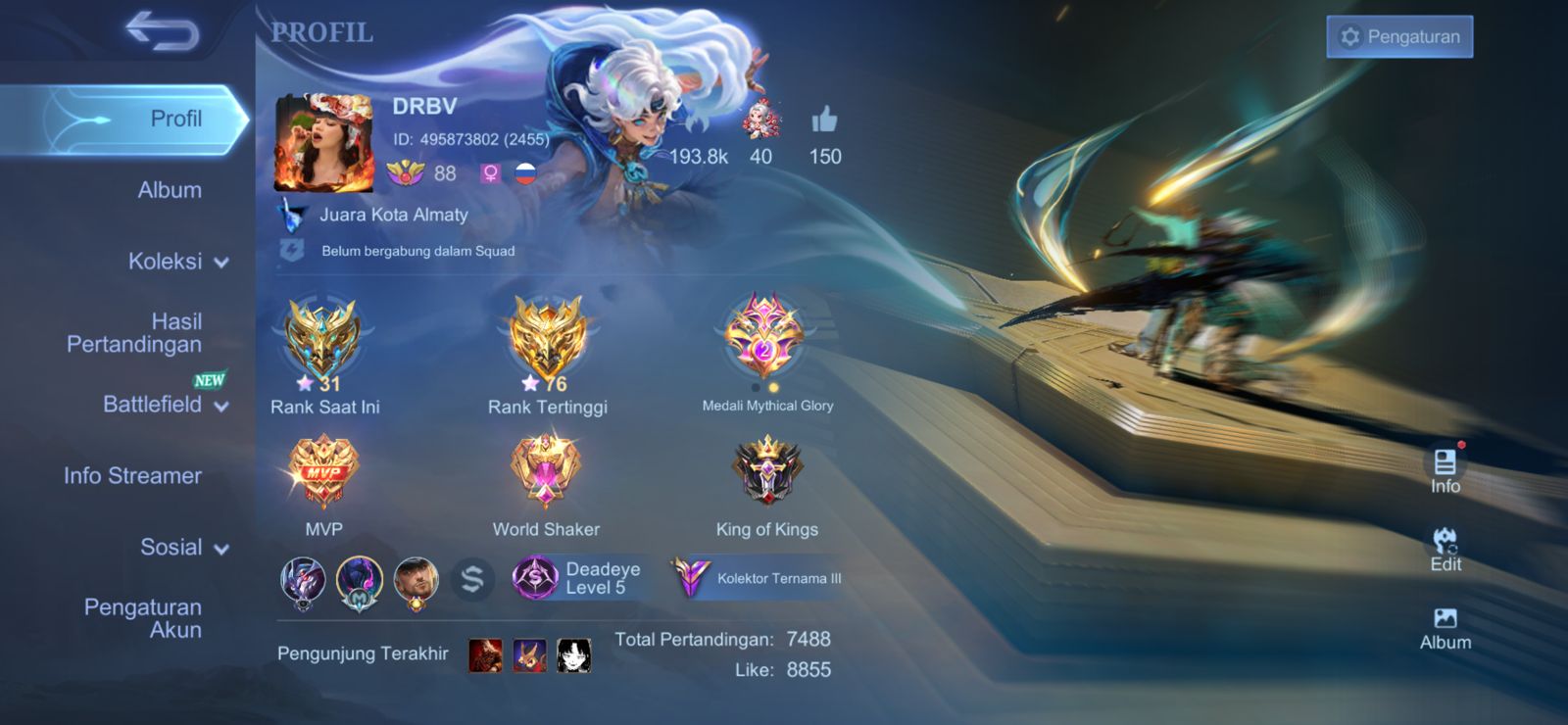Screen dimensions: 1568x725
Task: Show Hasil Pertandingan match results
Action: [x=134, y=333]
